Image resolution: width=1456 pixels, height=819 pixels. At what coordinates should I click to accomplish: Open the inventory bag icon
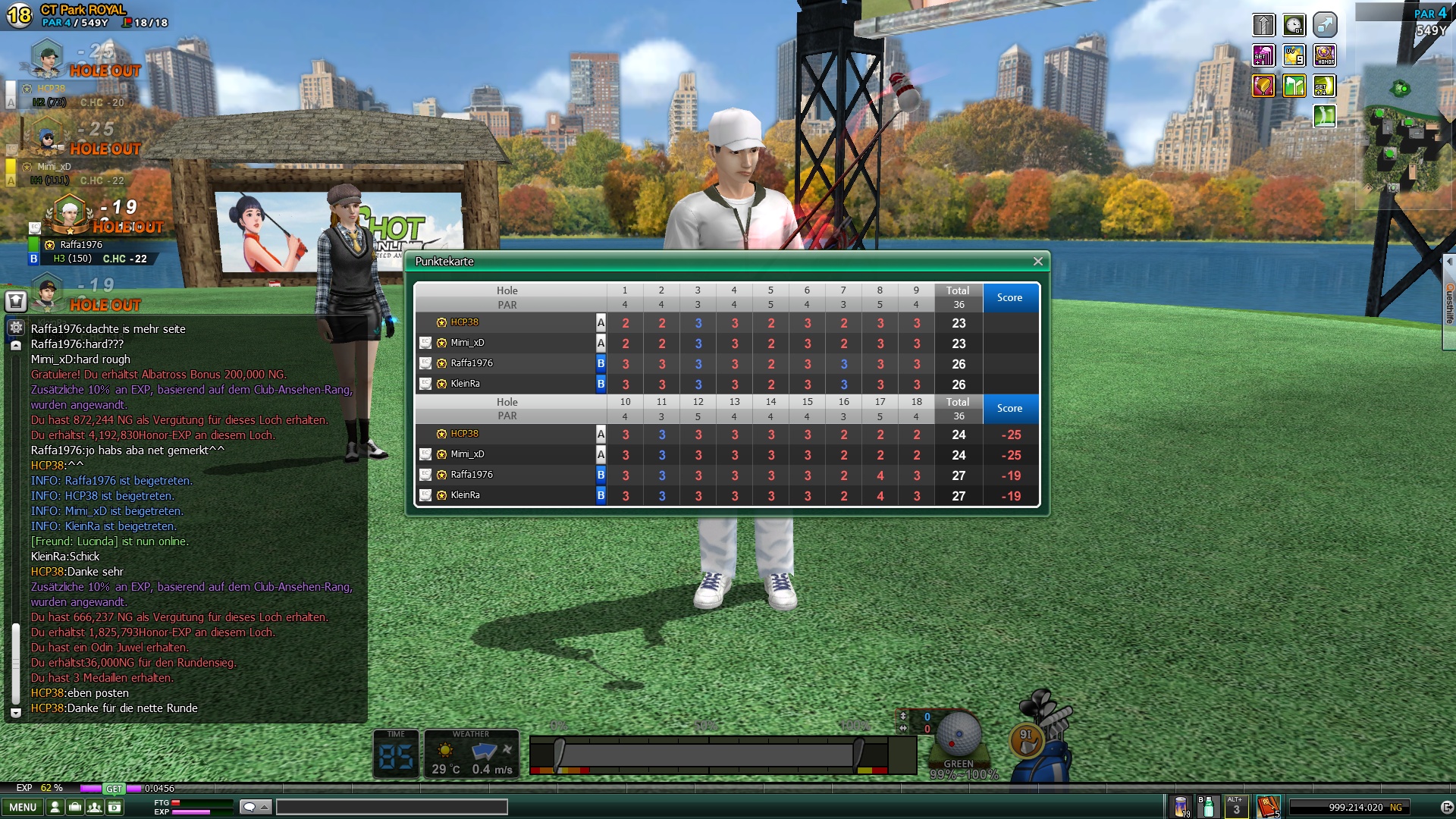click(74, 808)
